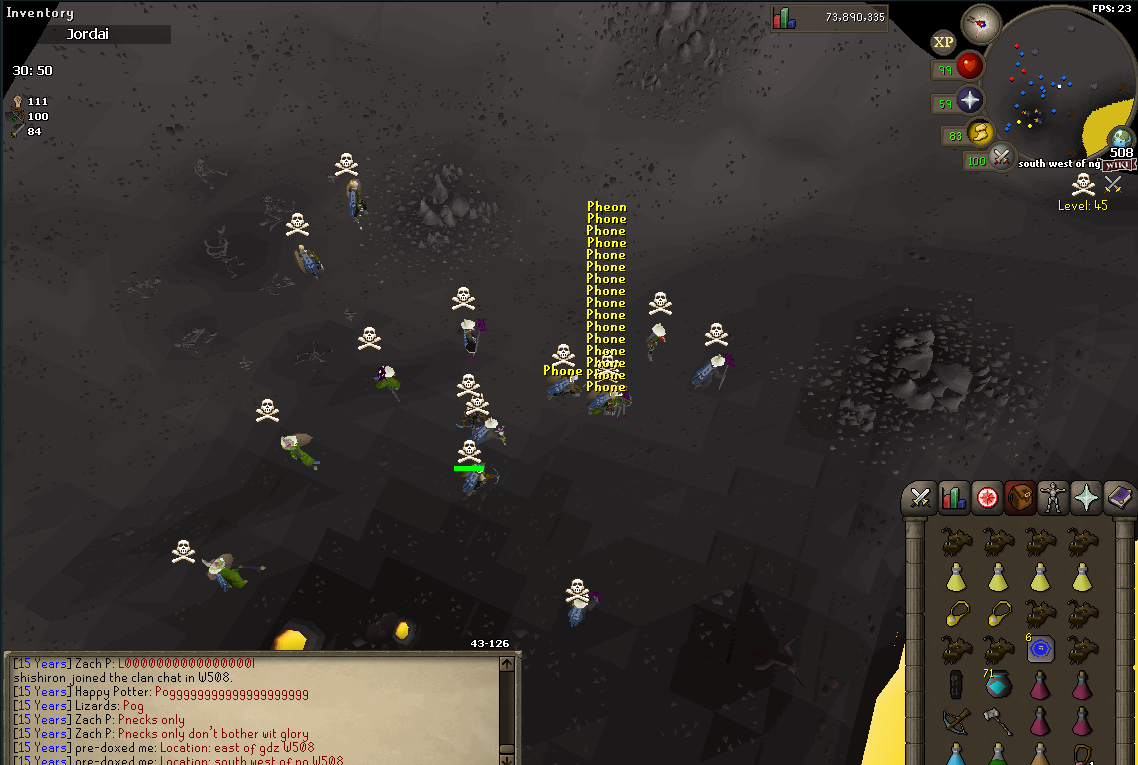Click the compass to face north
The width and height of the screenshot is (1138, 765).
pos(980,23)
